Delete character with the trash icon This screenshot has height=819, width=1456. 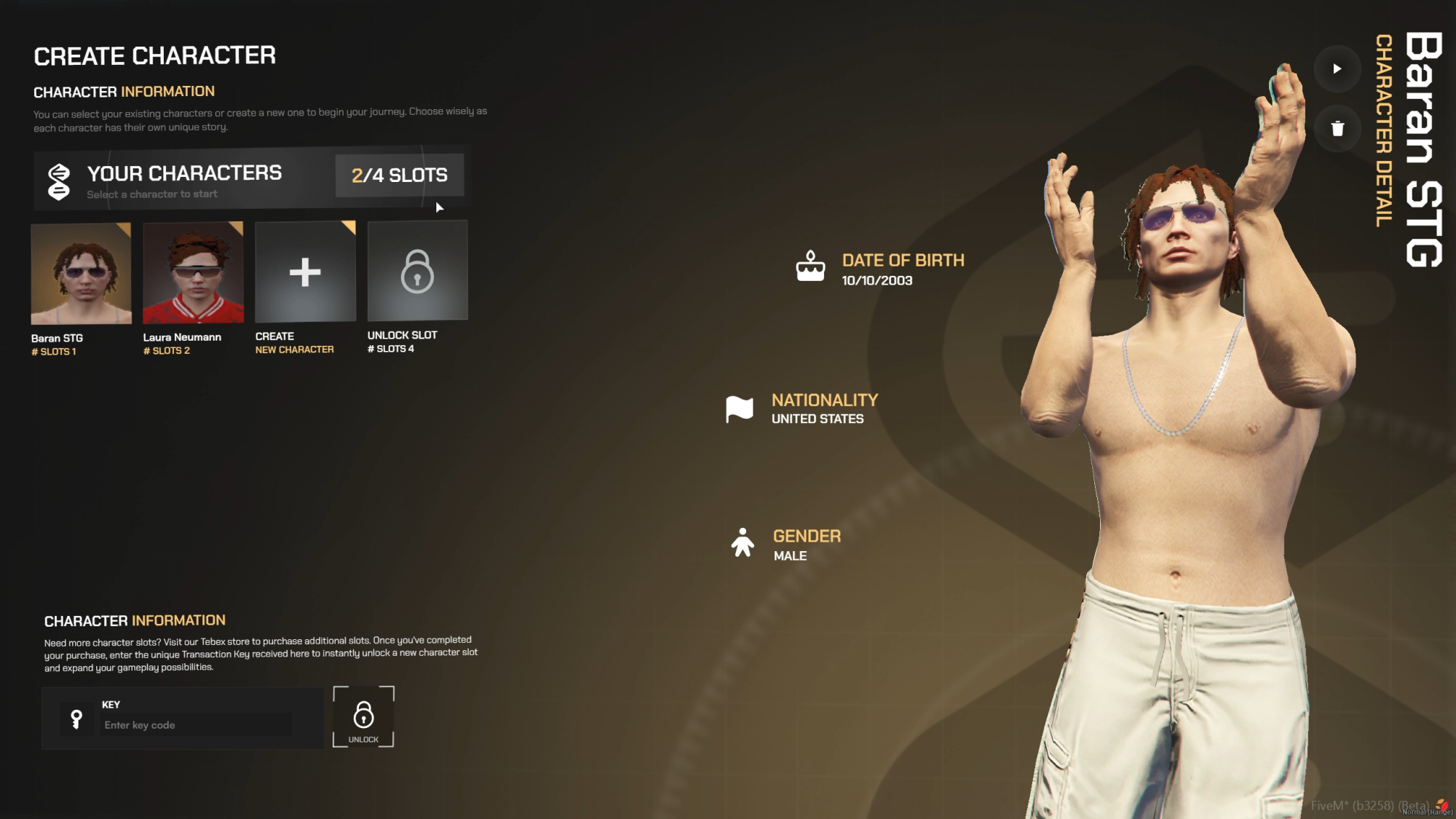click(1337, 129)
